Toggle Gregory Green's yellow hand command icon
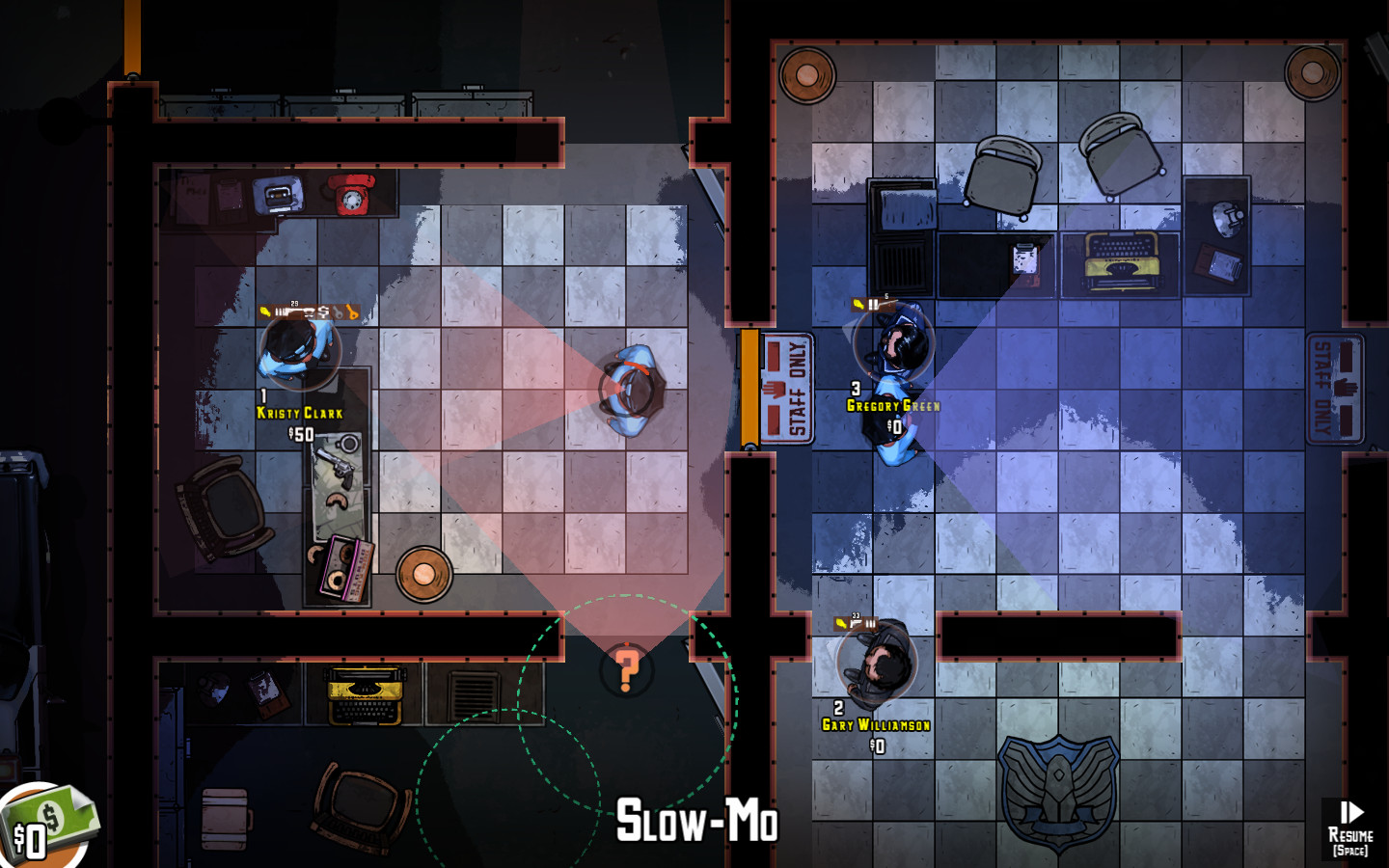The width and height of the screenshot is (1389, 868). (858, 303)
